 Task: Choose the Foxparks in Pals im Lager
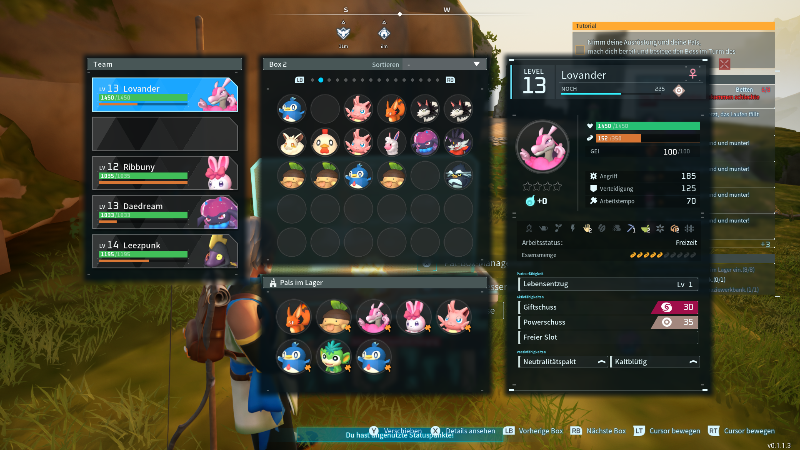click(292, 318)
